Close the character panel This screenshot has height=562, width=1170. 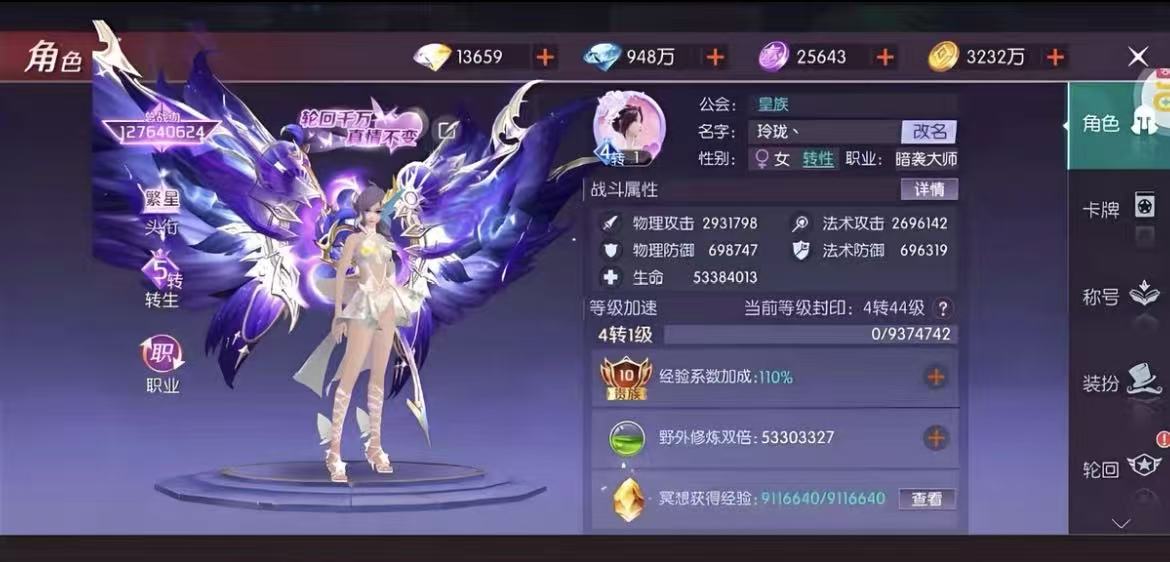tap(1138, 57)
